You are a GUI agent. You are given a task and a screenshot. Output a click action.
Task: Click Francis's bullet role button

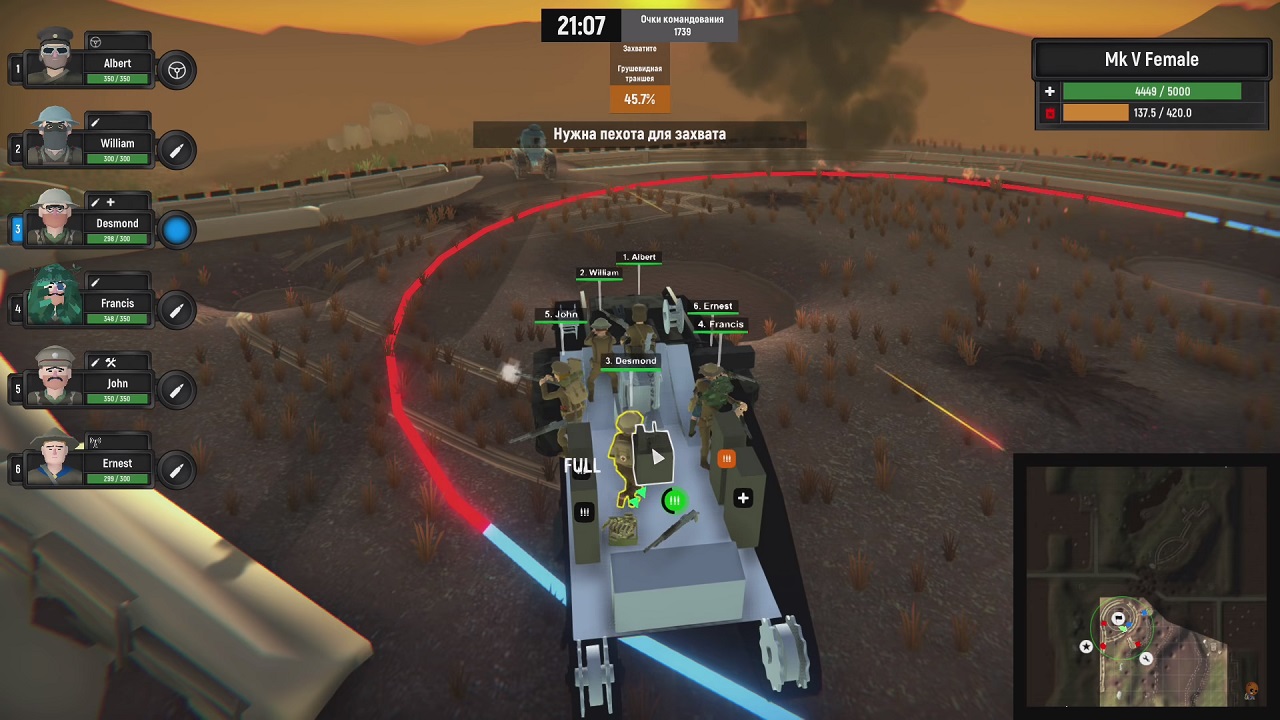[177, 310]
